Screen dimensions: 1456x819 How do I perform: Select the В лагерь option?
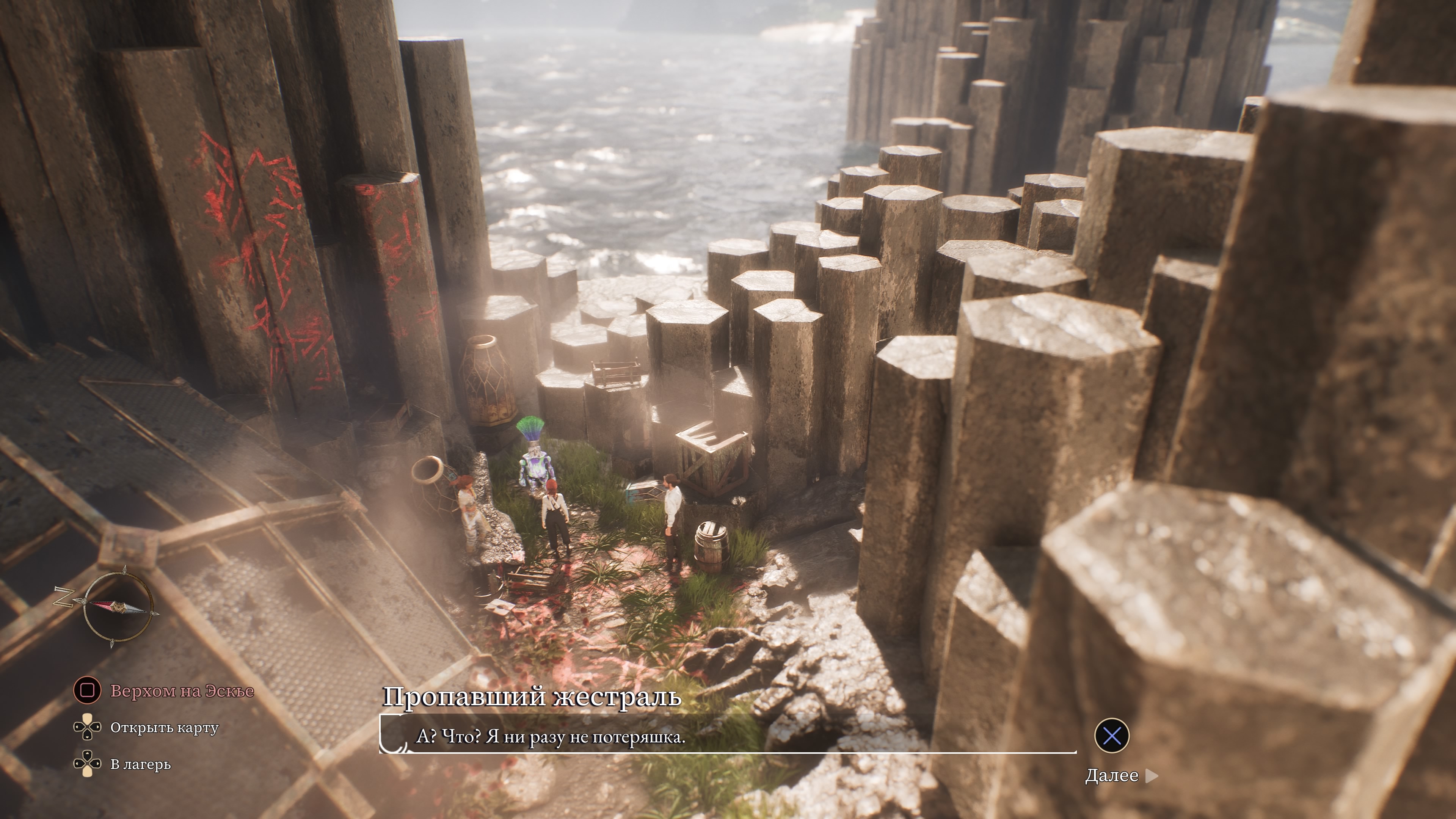tap(140, 764)
